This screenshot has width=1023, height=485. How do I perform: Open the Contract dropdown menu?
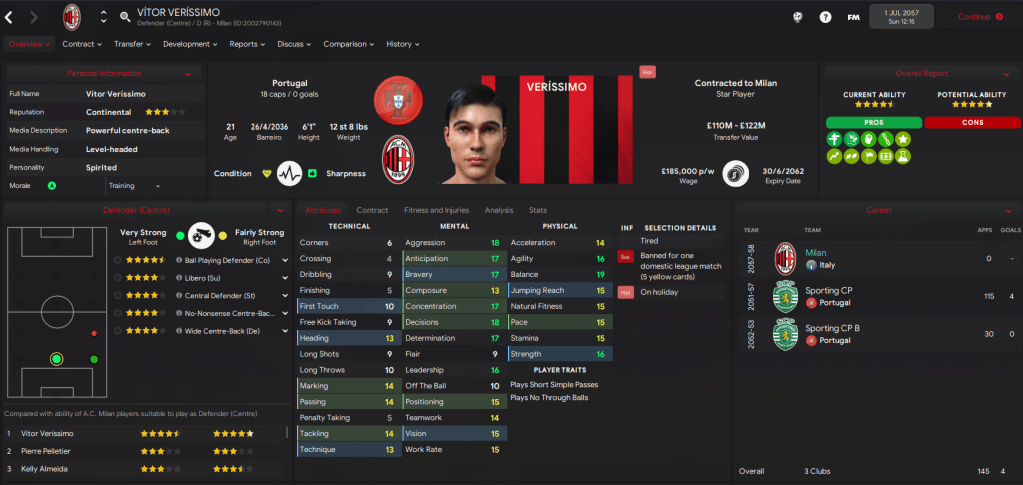(82, 44)
